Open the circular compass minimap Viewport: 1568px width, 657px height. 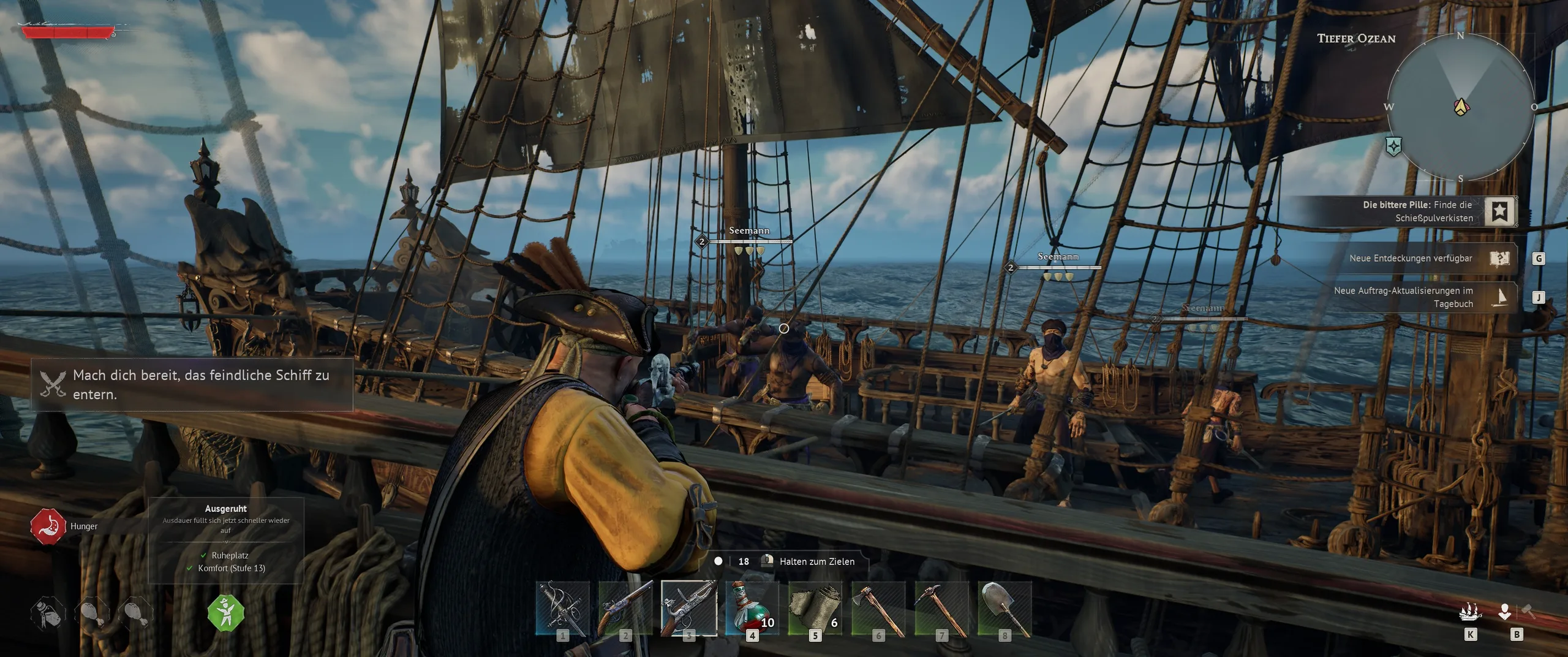click(1461, 107)
